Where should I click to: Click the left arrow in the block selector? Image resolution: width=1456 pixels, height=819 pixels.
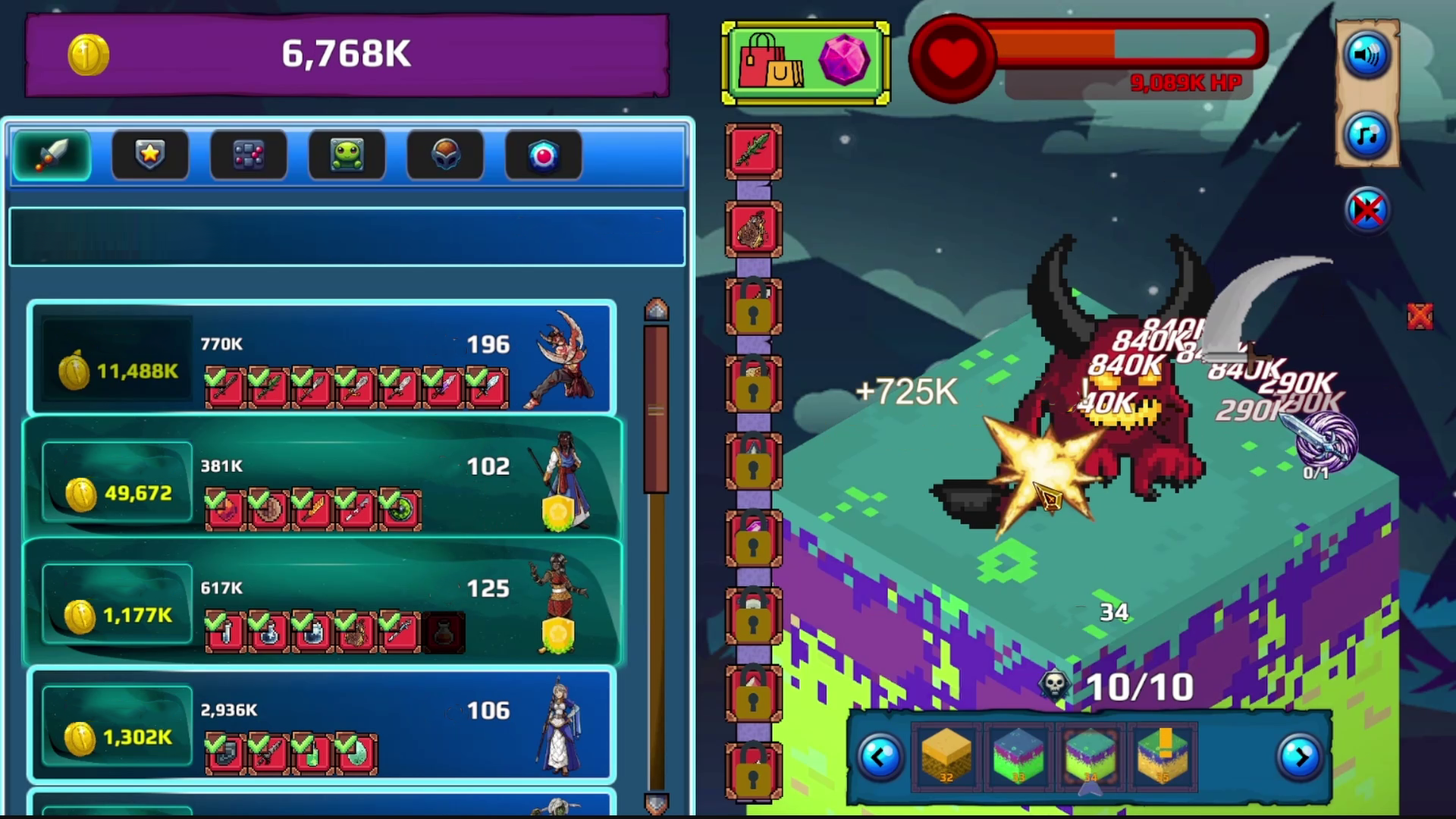click(x=879, y=757)
